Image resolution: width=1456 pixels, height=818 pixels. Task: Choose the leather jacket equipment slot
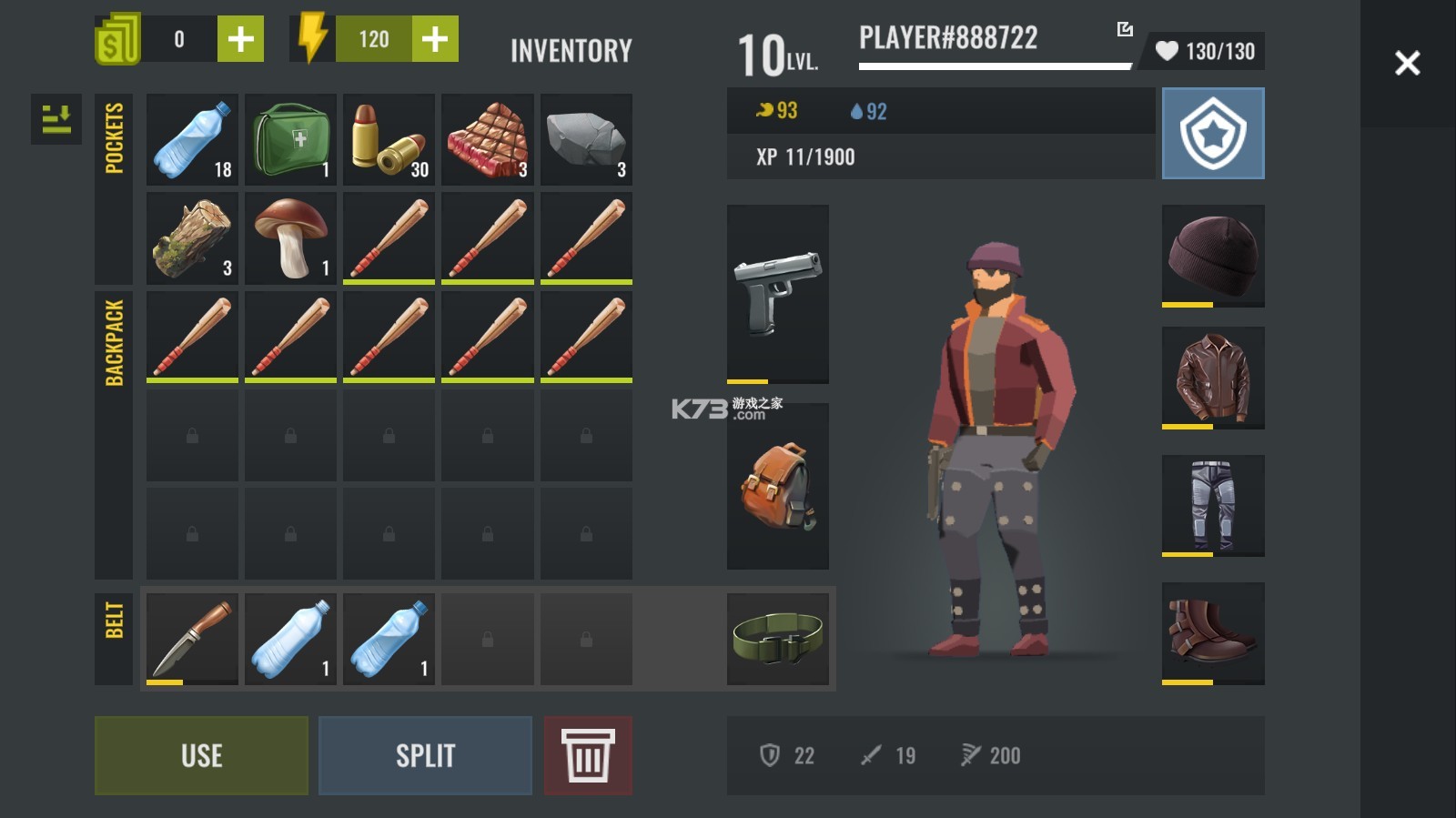[x=1213, y=378]
